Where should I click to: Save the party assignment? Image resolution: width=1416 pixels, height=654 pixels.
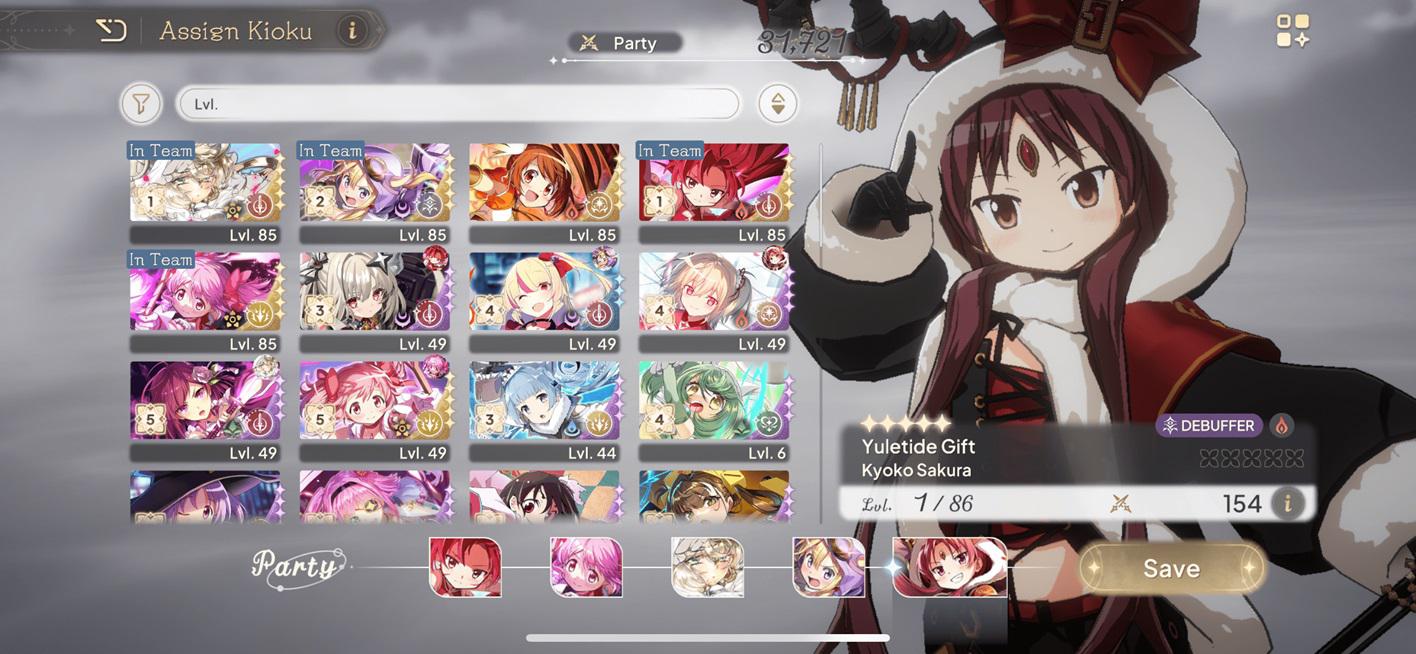click(x=1171, y=568)
